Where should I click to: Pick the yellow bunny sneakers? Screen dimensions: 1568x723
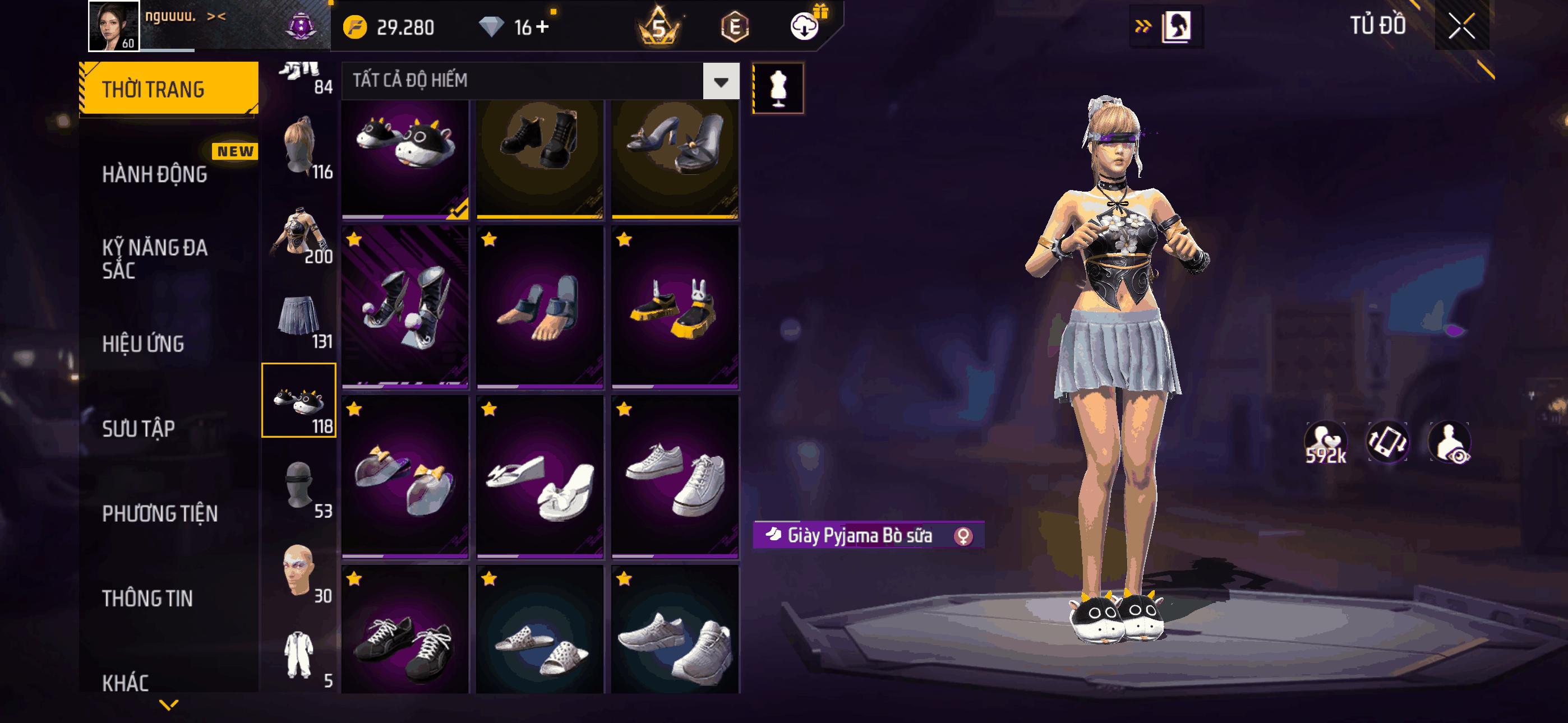click(675, 308)
